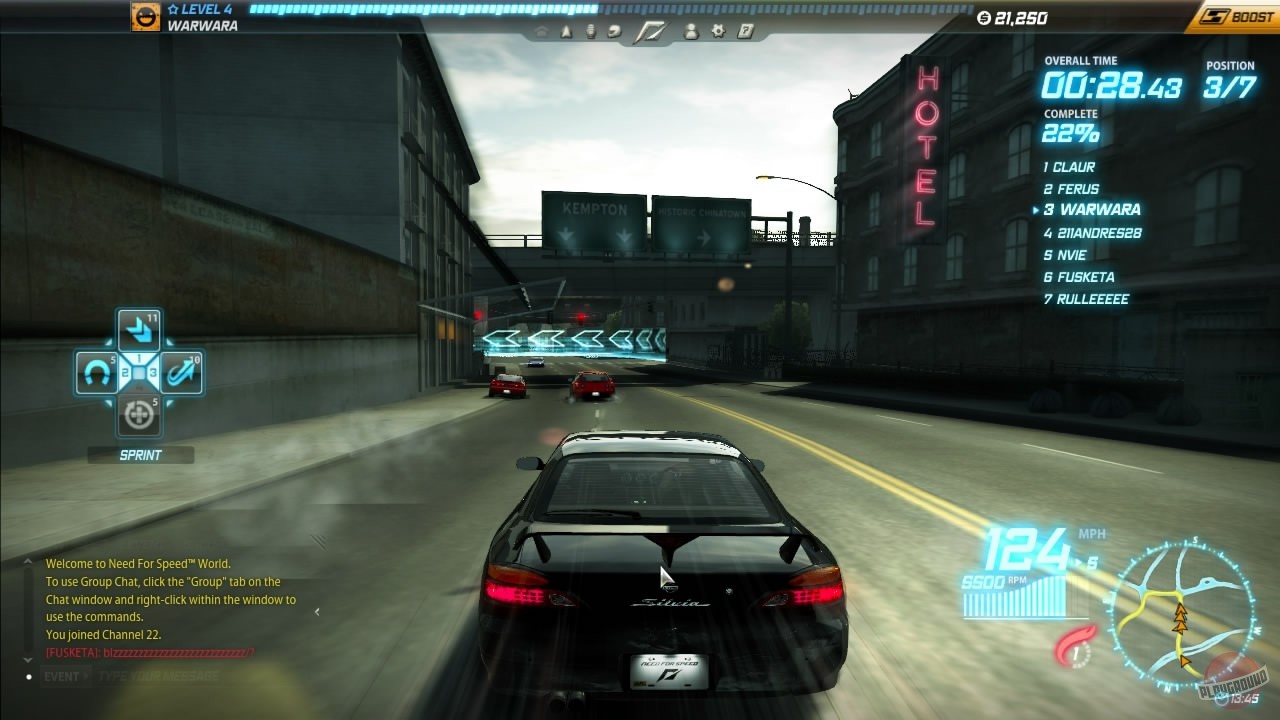
Task: Open the driver helmet icon
Action: pos(613,31)
